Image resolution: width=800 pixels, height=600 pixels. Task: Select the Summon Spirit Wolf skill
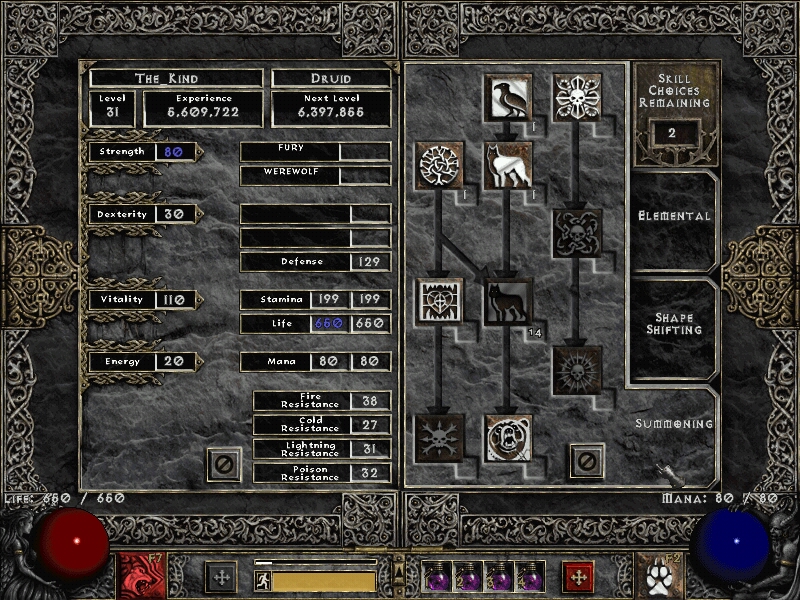508,165
